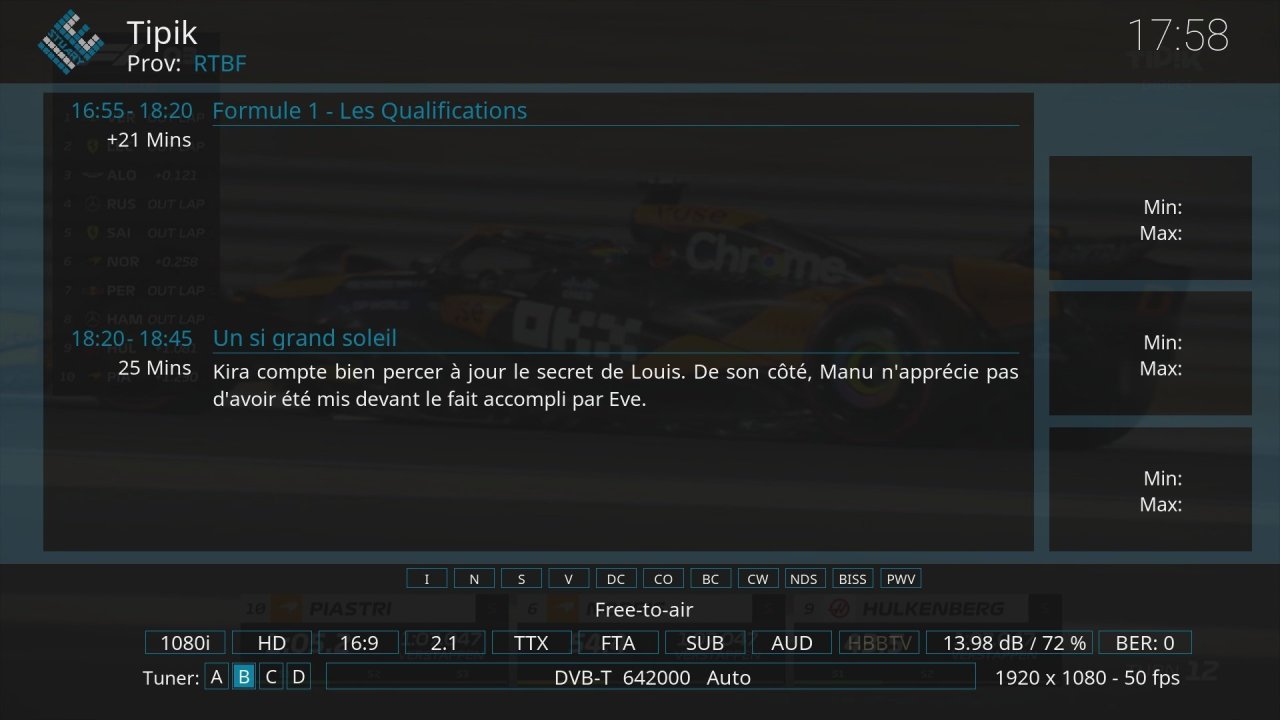Image resolution: width=1280 pixels, height=720 pixels.
Task: Activate the HBBTV box
Action: click(x=879, y=643)
